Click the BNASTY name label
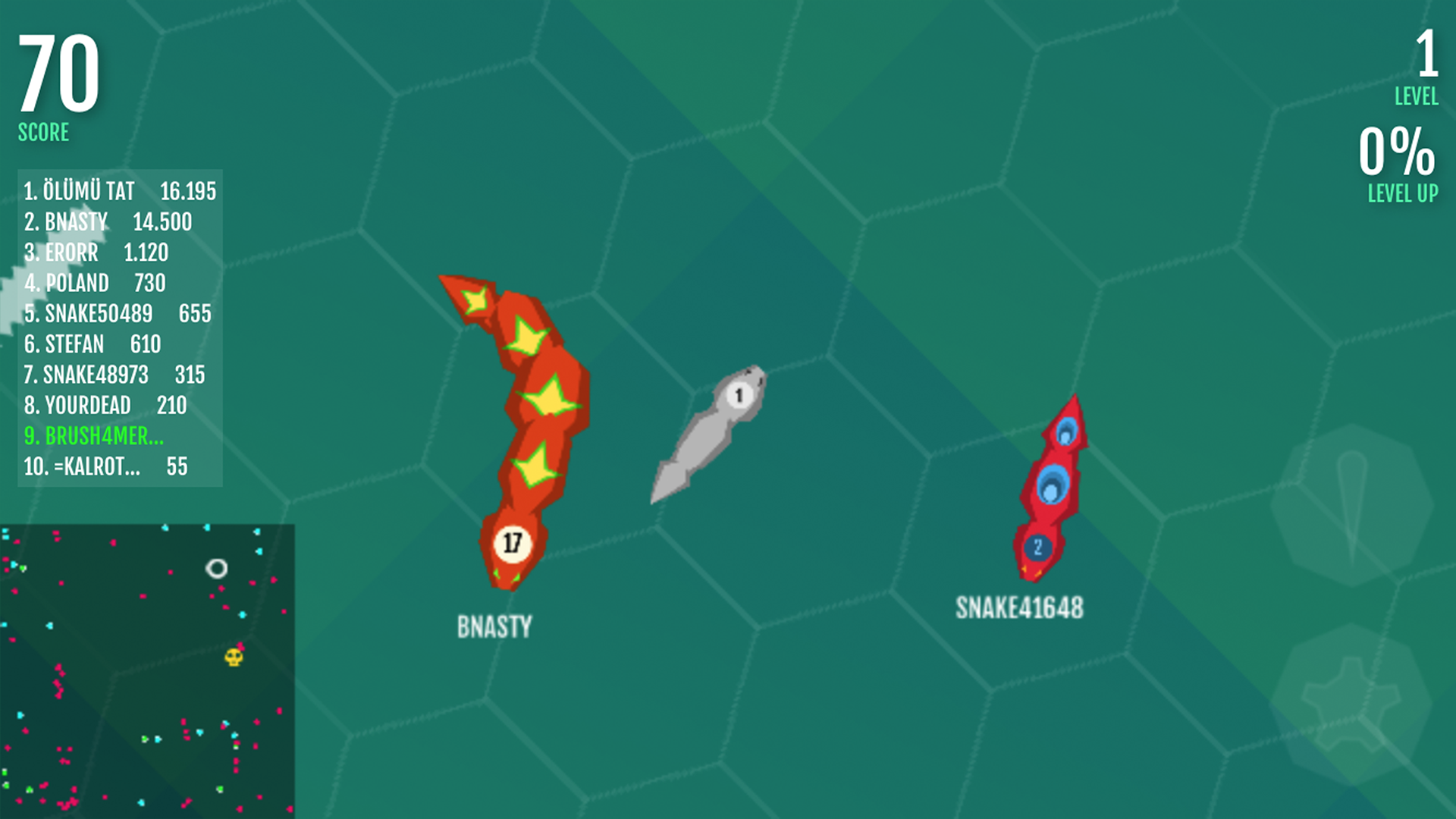This screenshot has height=819, width=1456. coord(495,625)
